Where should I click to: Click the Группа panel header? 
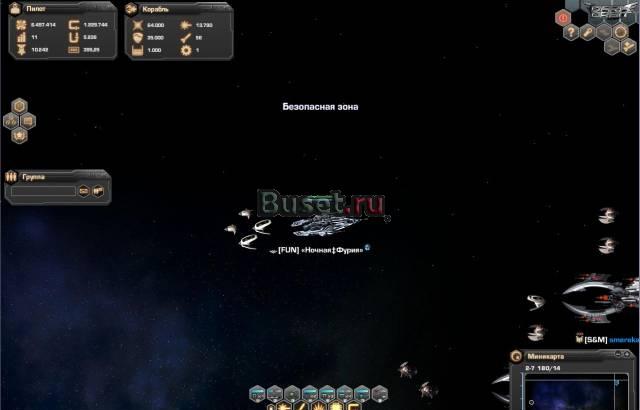34,176
